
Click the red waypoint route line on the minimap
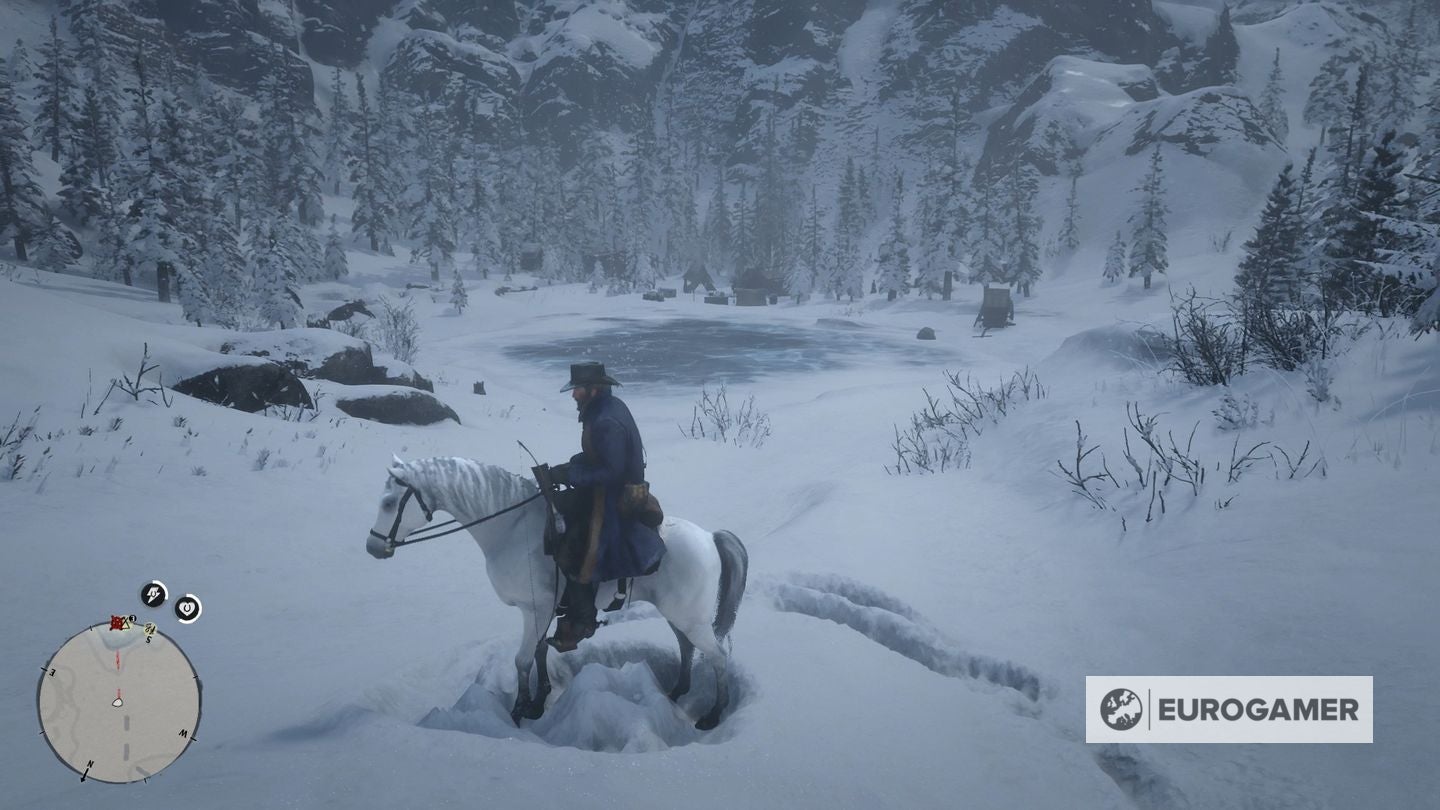119,660
